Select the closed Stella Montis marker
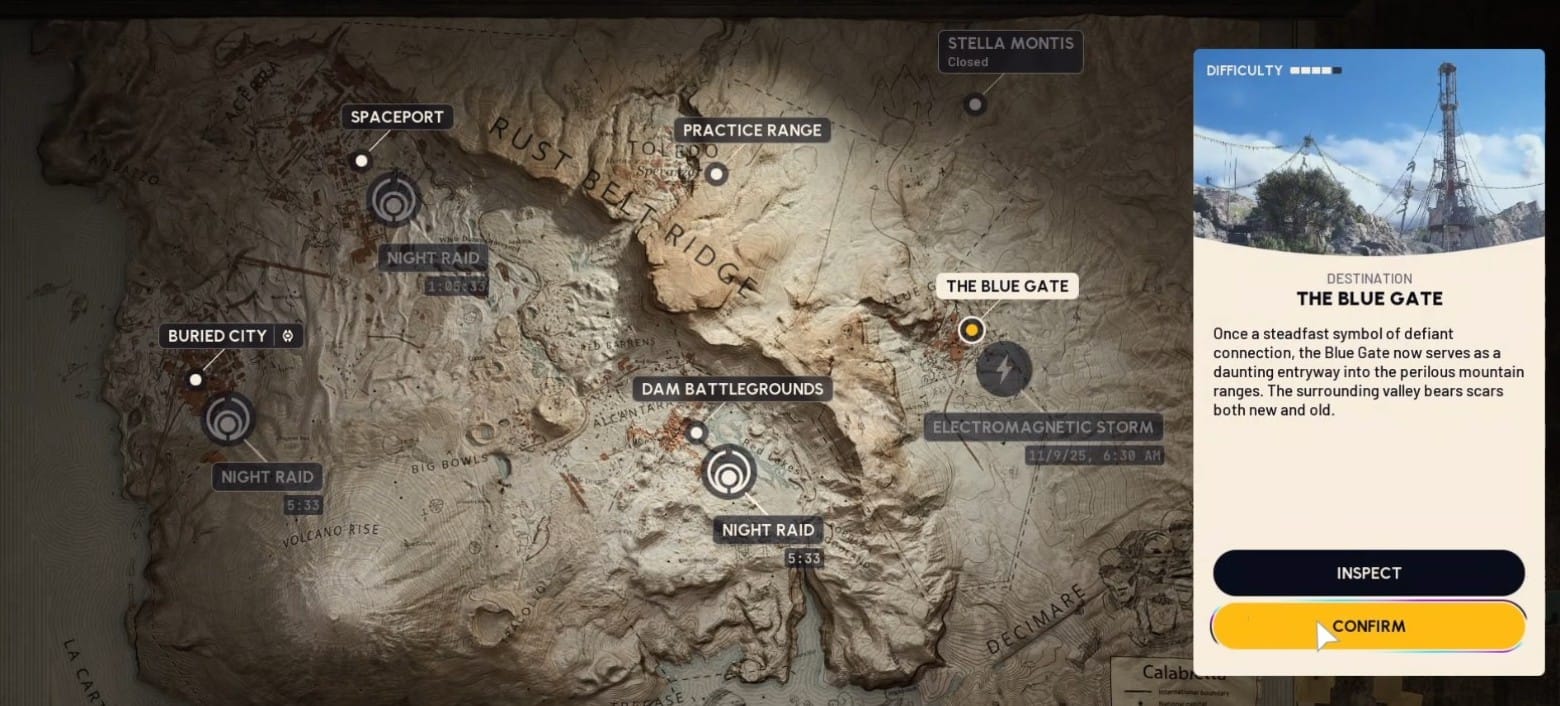This screenshot has height=706, width=1560. coord(974,104)
